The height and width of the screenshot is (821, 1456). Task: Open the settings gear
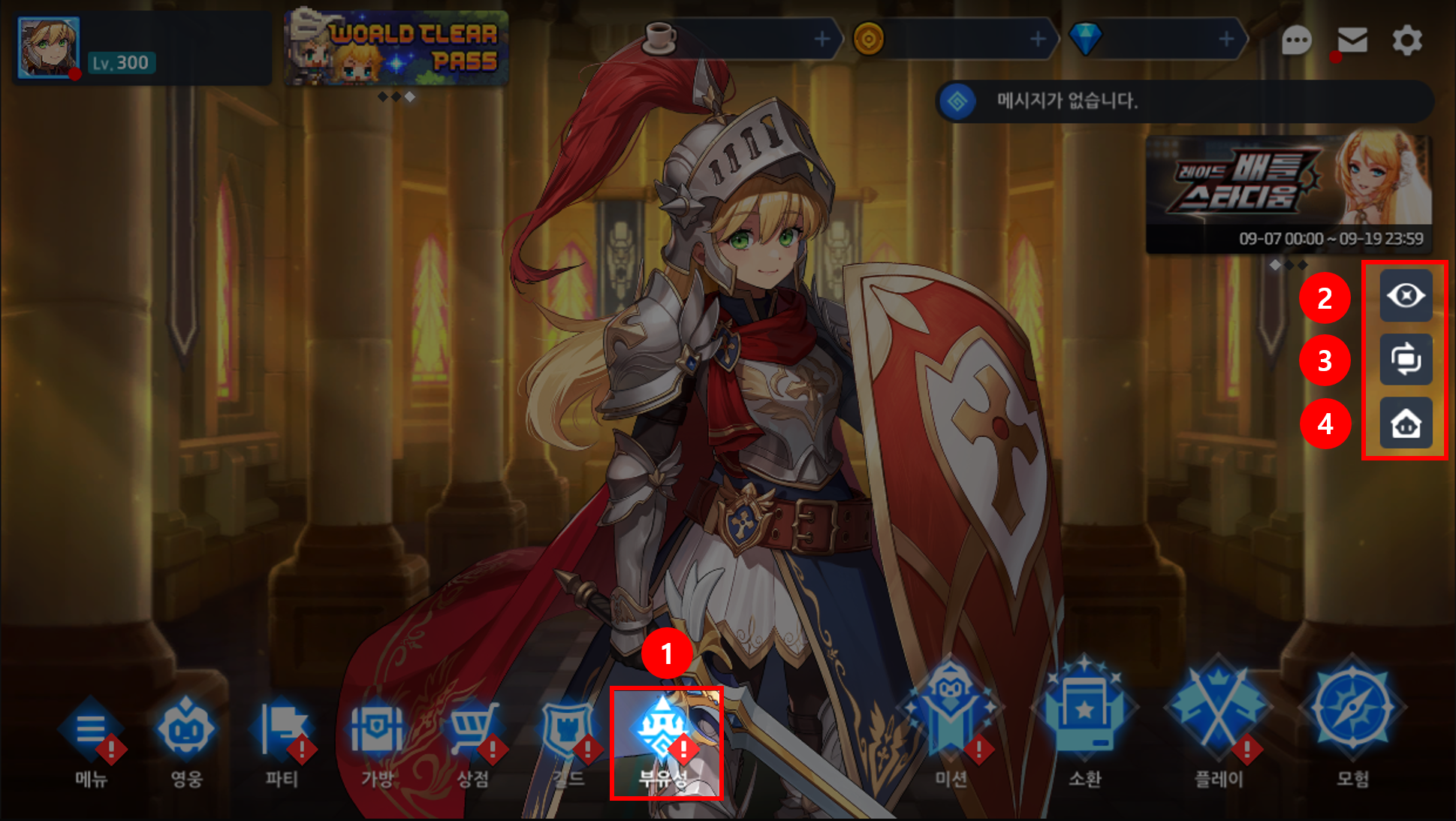coord(1406,40)
